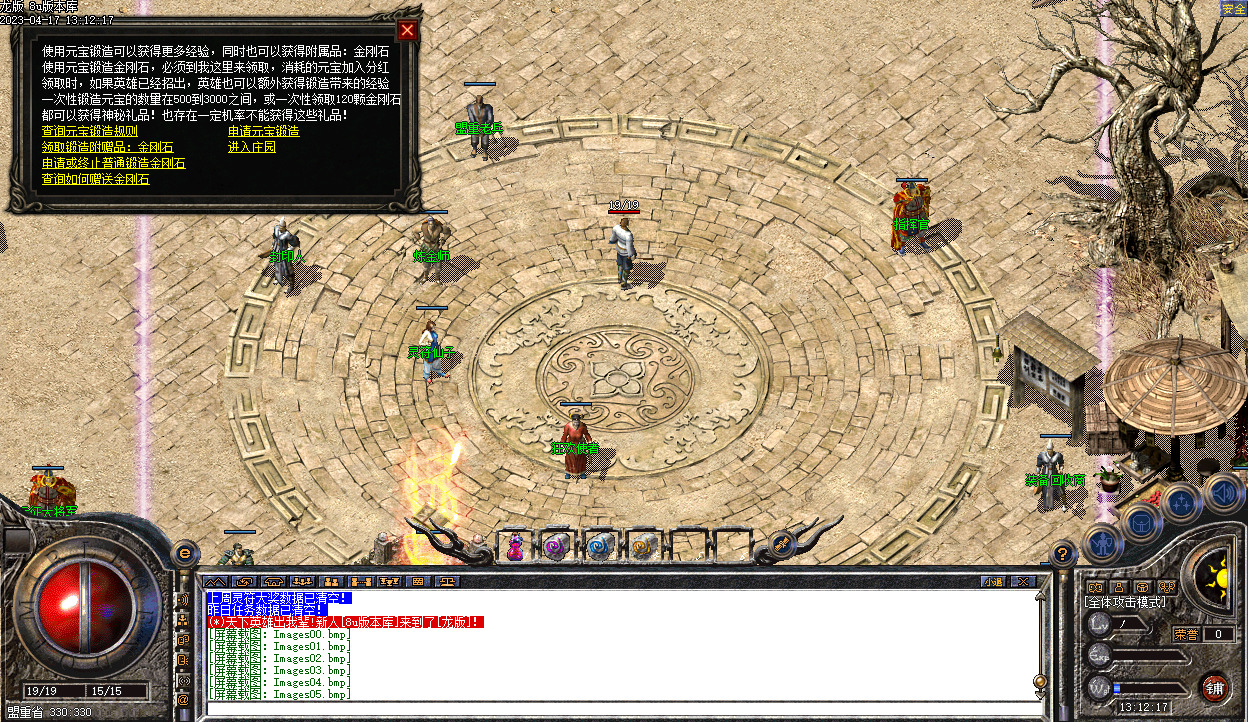
Task: Select 申请或终止普通锻造金刚石 option
Action: tap(113, 163)
